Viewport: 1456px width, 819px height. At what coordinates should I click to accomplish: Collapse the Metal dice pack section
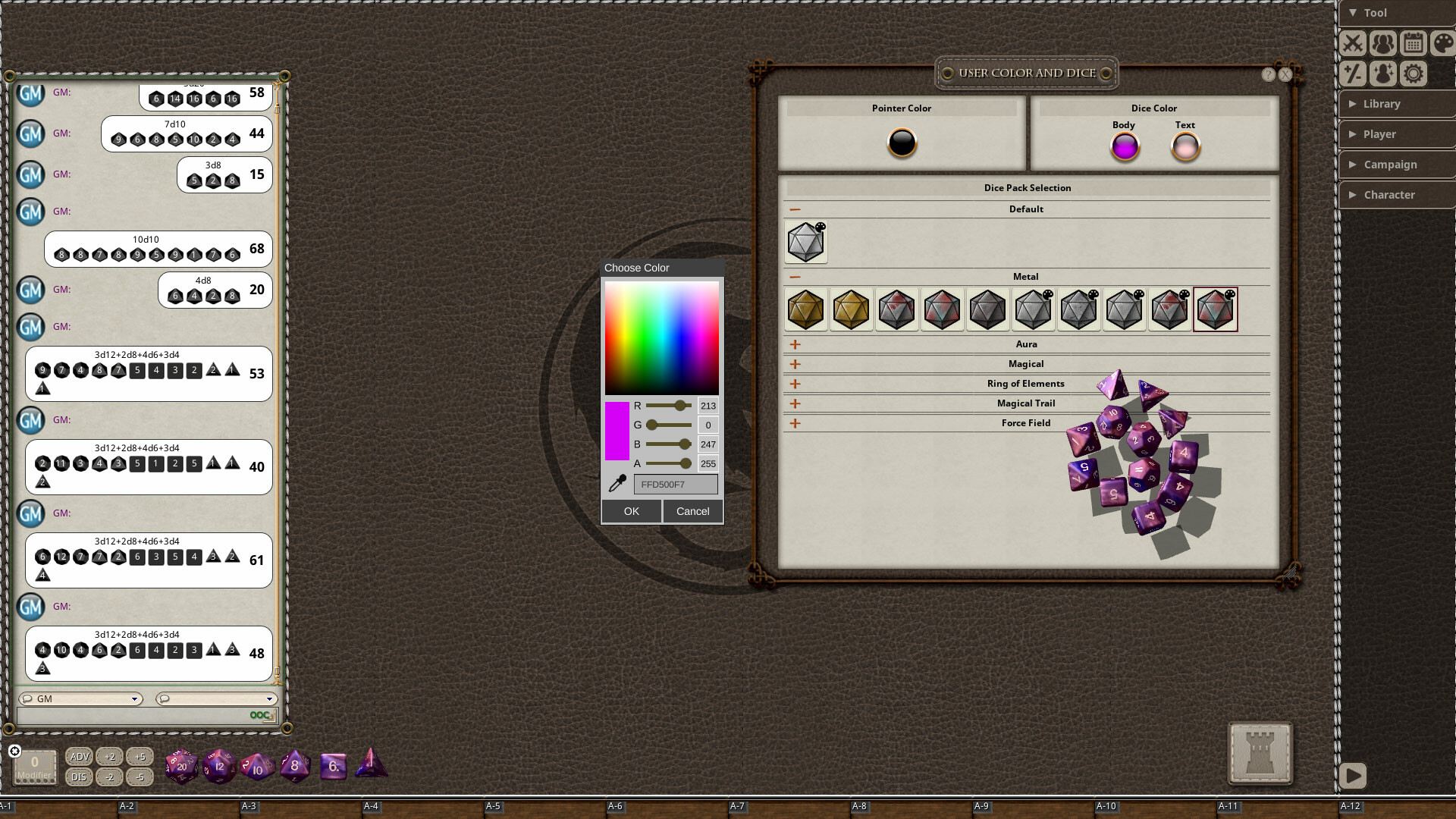(795, 276)
